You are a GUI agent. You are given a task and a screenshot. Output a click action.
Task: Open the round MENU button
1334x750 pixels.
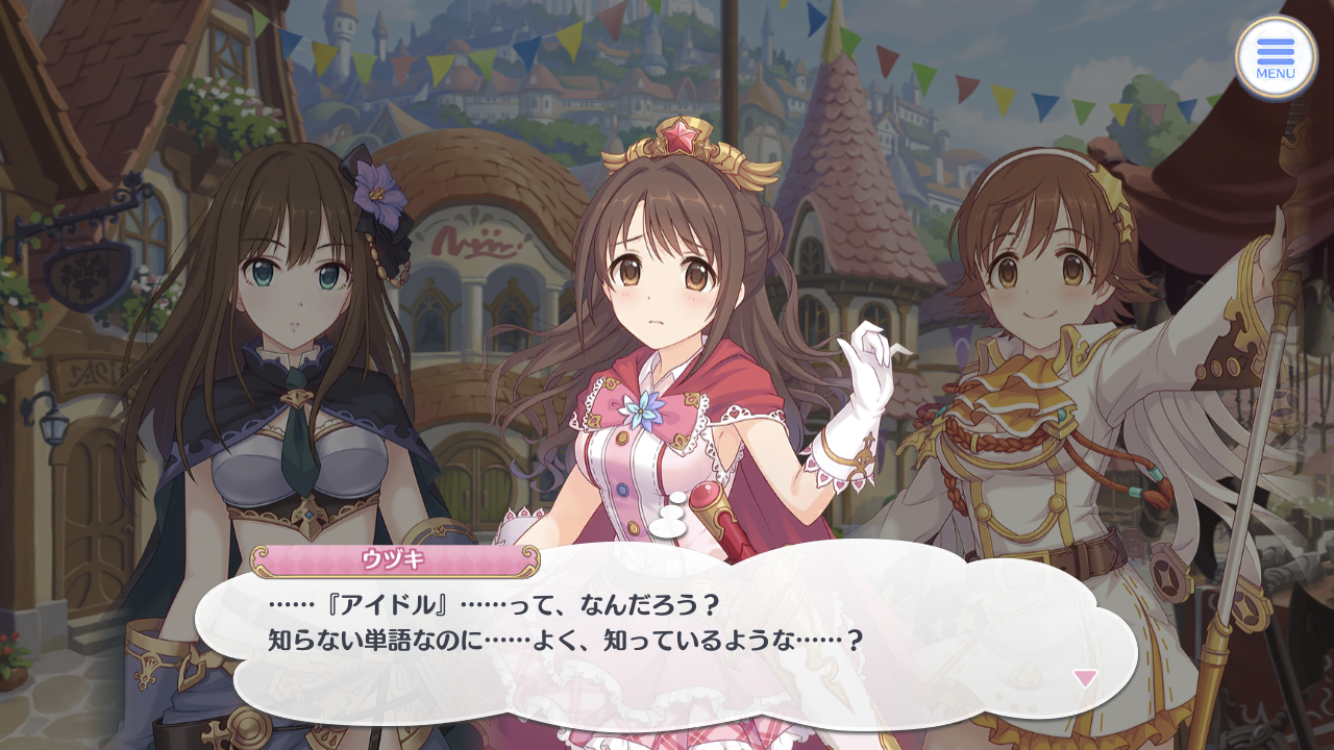click(x=1275, y=57)
